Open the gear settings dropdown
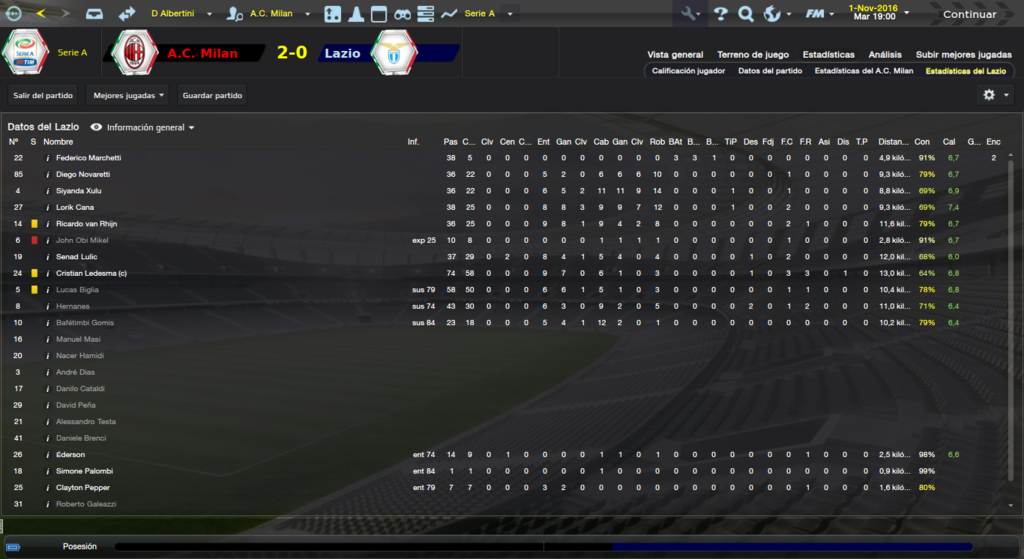The image size is (1024, 559). 994,95
